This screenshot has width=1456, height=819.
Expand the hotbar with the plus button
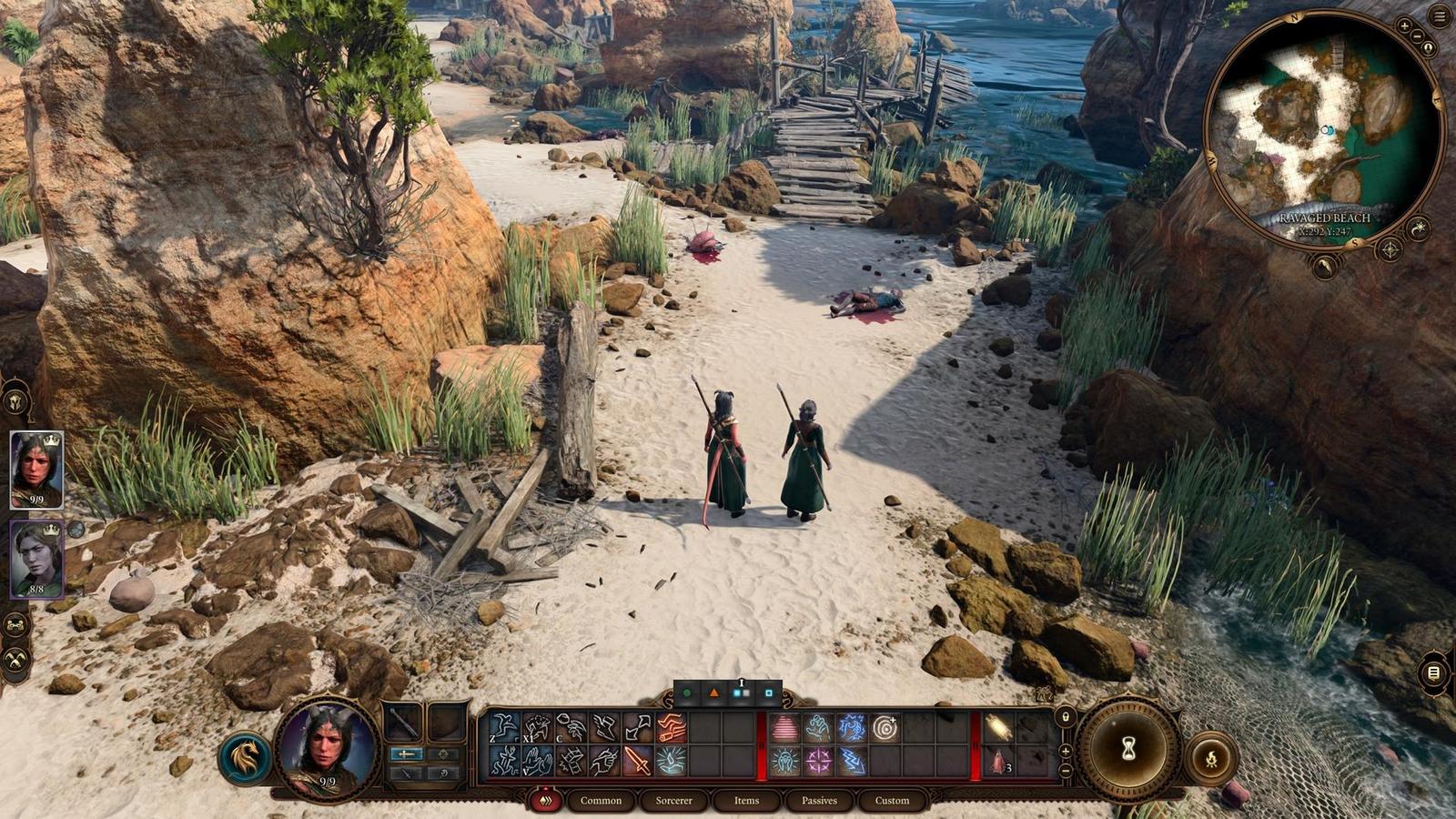pos(1066,750)
